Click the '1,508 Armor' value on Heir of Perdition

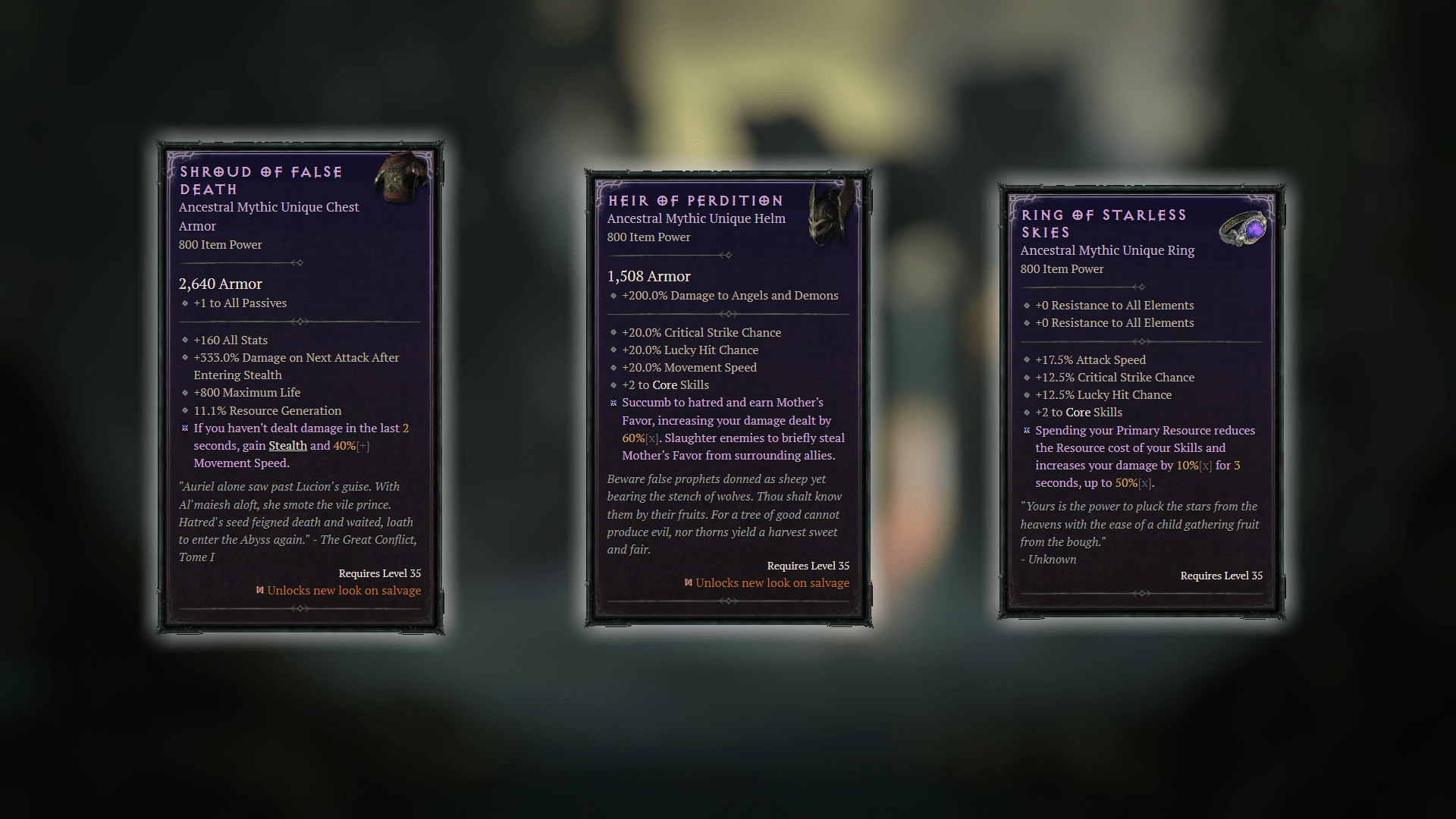(x=649, y=276)
